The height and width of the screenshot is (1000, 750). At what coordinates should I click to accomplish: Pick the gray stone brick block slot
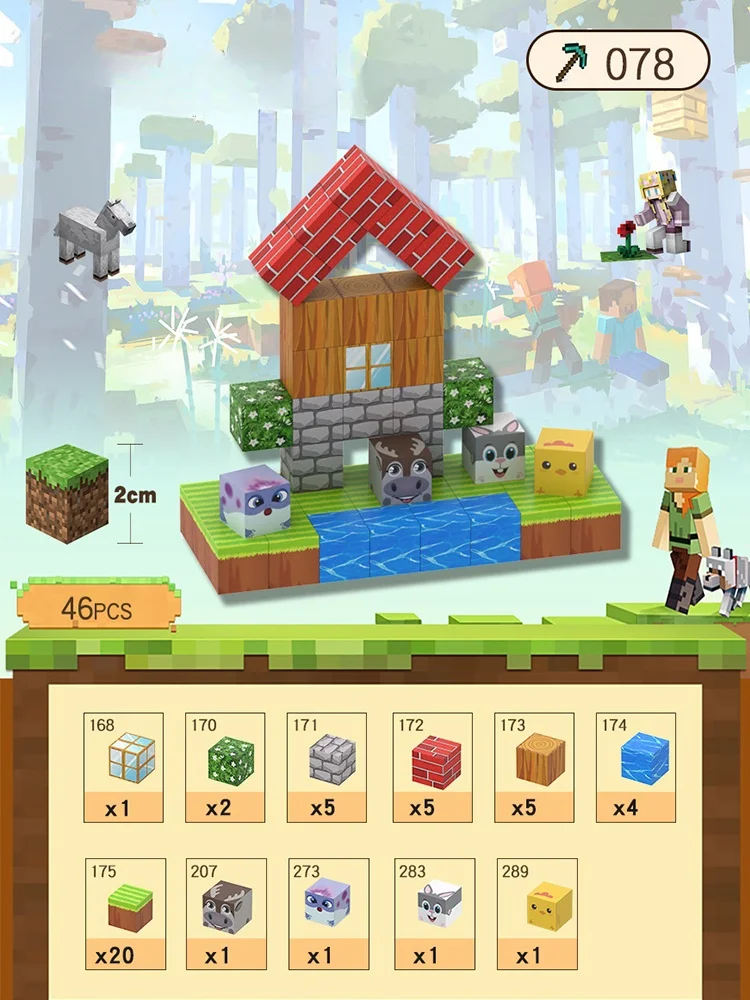tap(327, 767)
